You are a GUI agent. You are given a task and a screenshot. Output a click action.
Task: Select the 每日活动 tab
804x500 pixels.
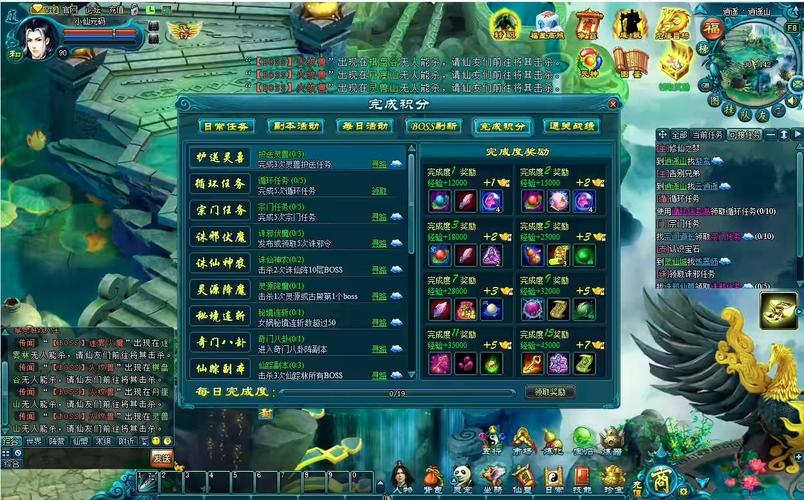(x=364, y=127)
